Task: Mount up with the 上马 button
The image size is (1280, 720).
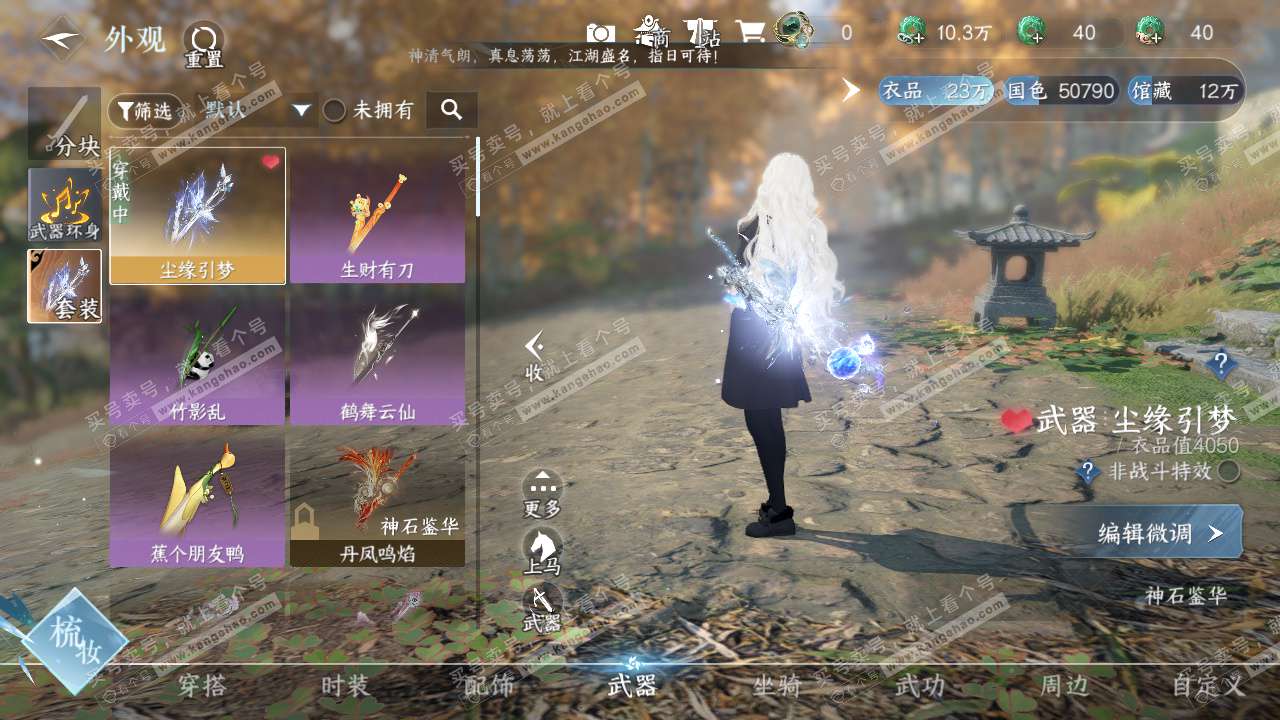Action: click(542, 552)
